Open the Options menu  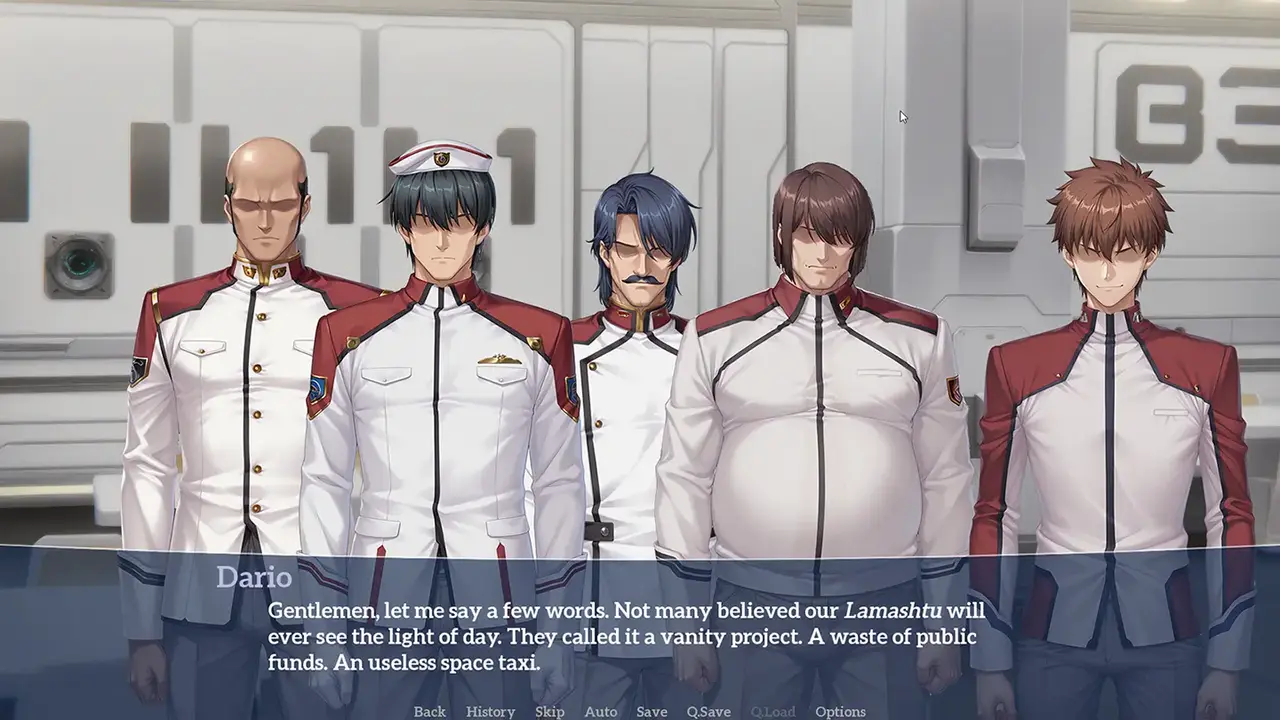click(x=840, y=711)
